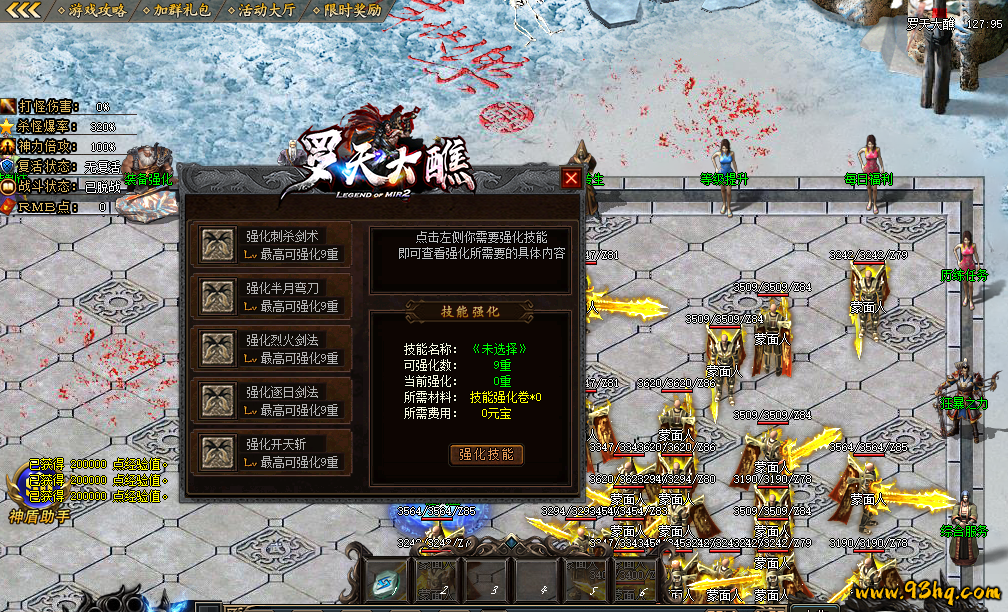Open the 加群礼包 gift pack menu
Screen dimensions: 1008x612
click(x=182, y=10)
